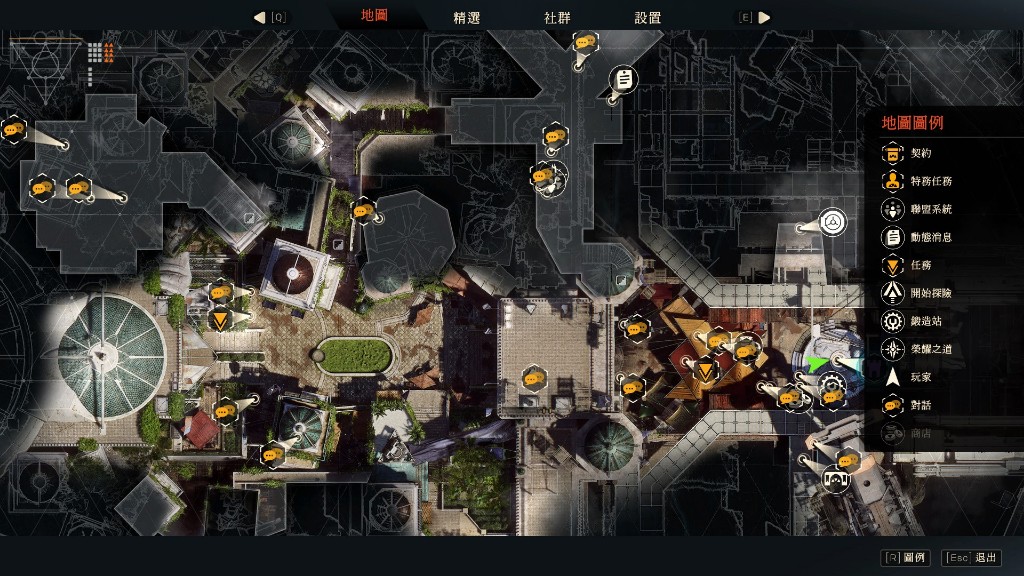This screenshot has width=1024, height=576.
Task: Select 開始探險 in the legend list
Action: point(930,293)
